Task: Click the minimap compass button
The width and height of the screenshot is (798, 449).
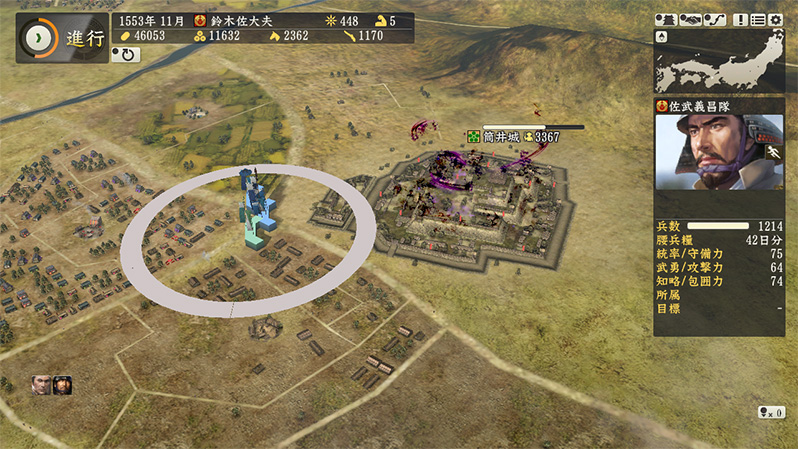Action: [662, 36]
